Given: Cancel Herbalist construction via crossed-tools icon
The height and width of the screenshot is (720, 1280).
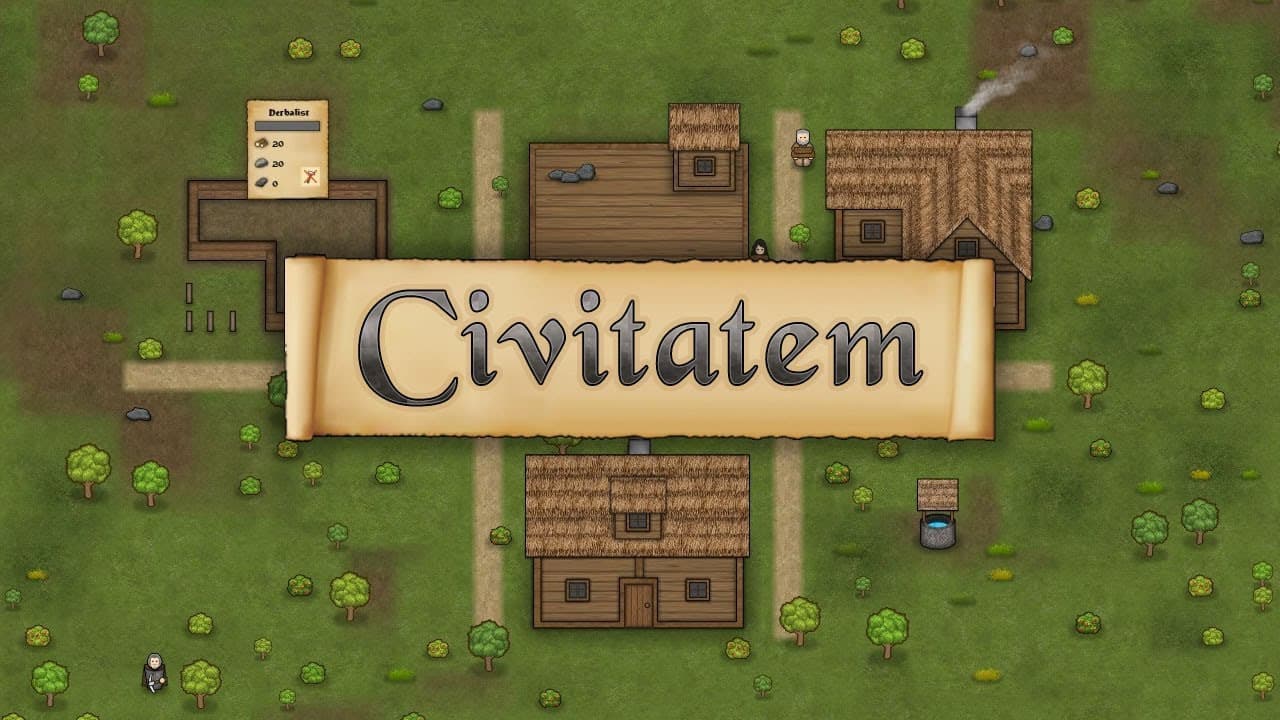Looking at the screenshot, I should point(310,175).
